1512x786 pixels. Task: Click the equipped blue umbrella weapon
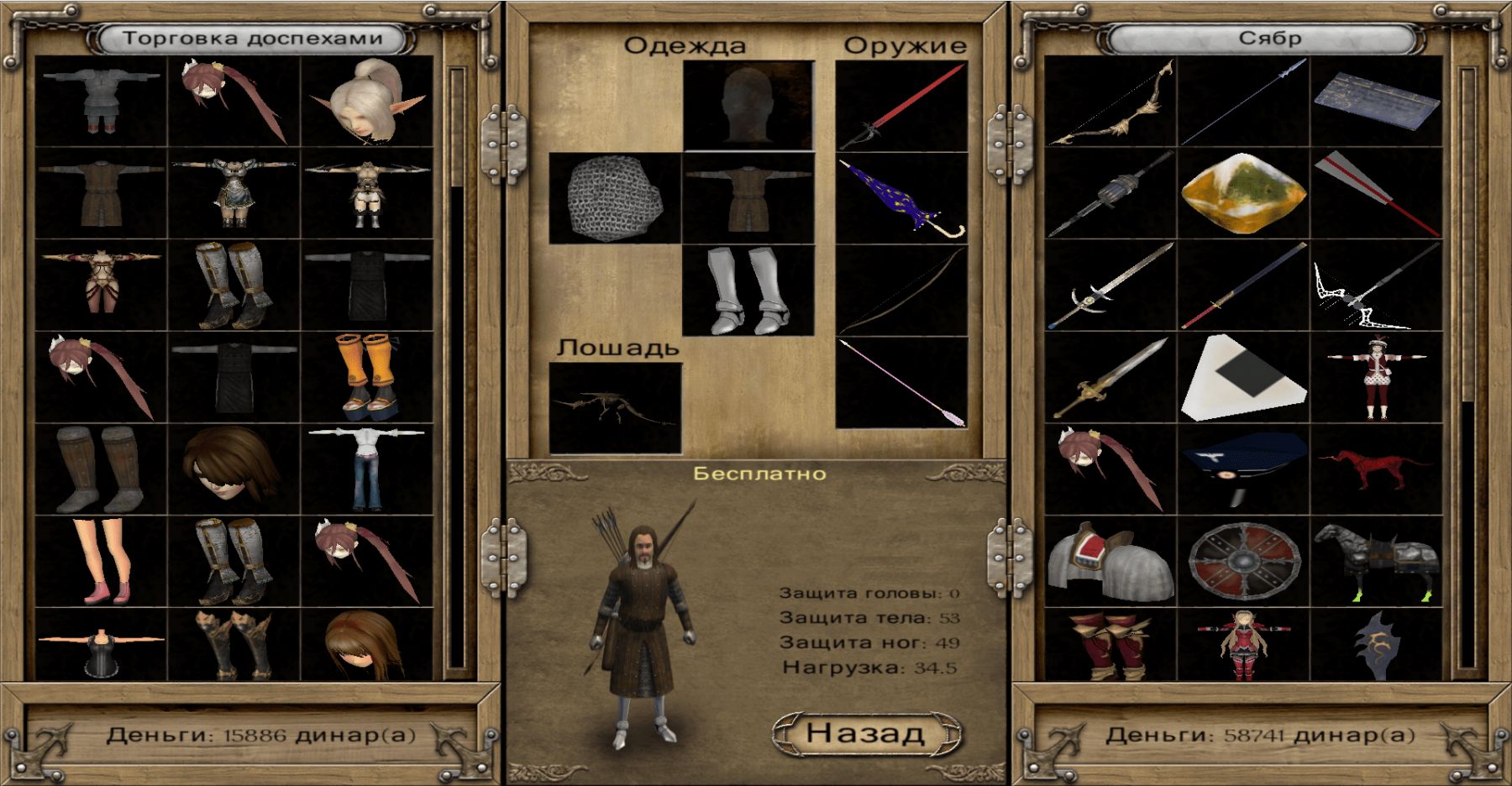(x=901, y=199)
